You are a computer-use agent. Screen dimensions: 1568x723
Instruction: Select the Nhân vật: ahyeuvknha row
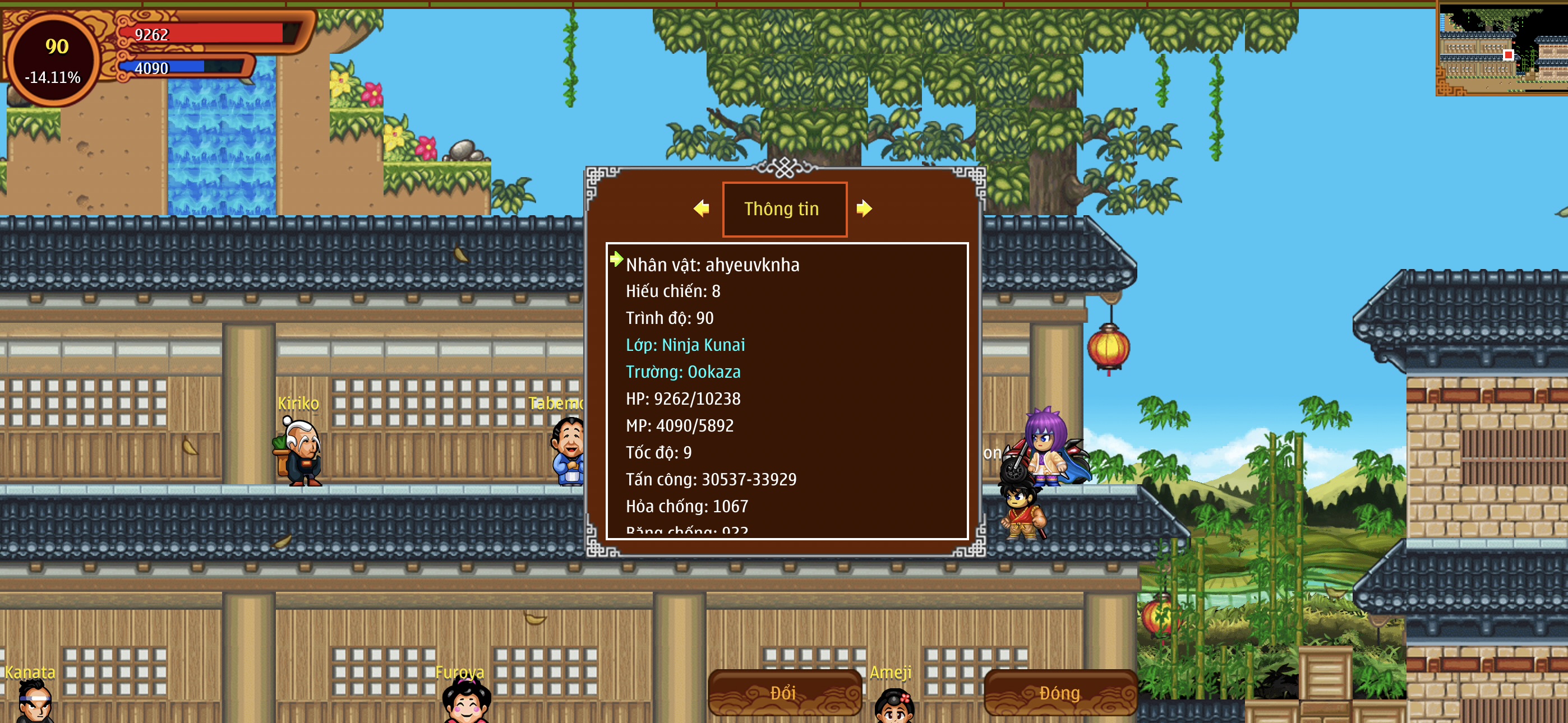pos(712,265)
